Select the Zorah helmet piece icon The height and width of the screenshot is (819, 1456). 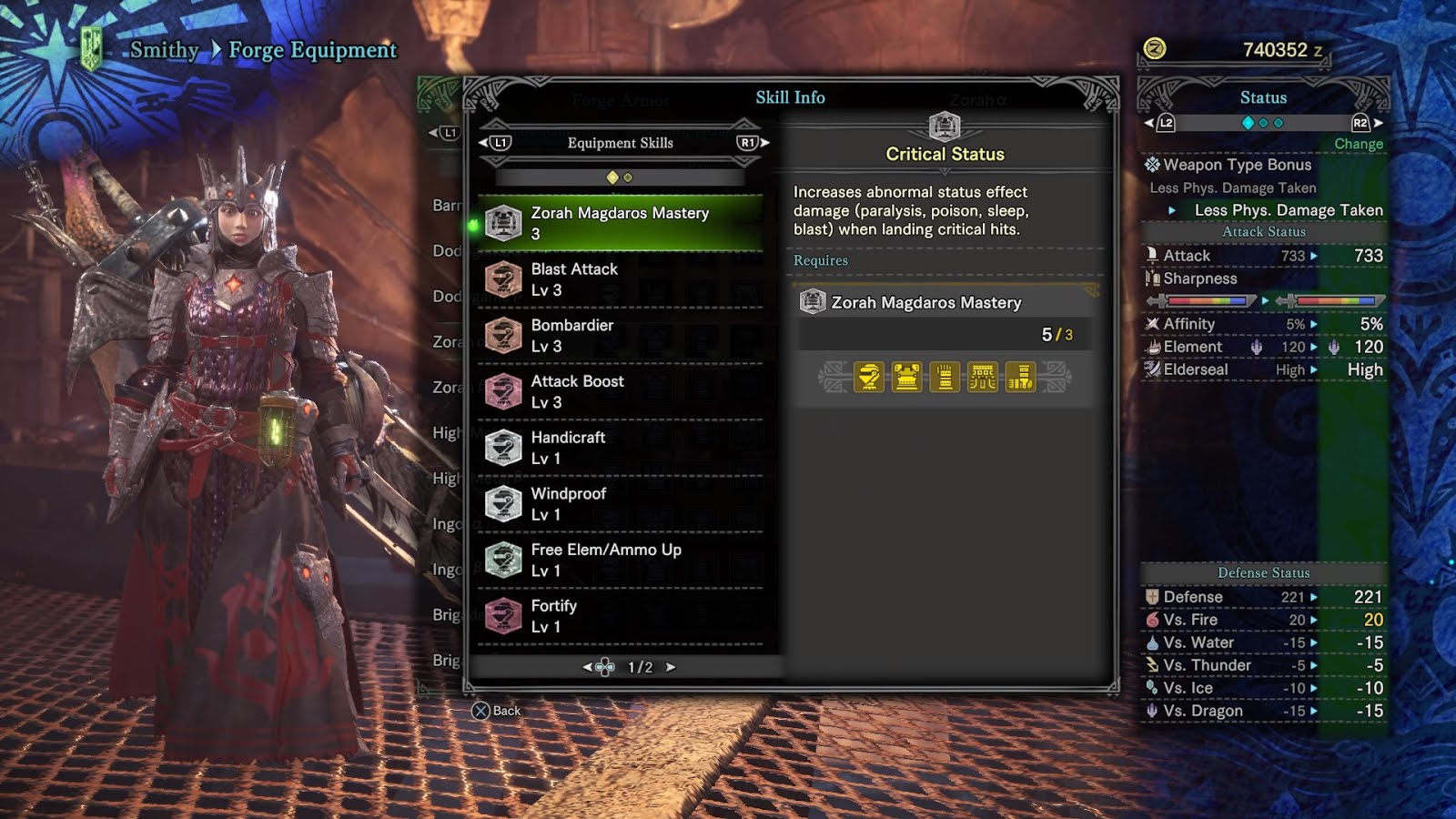869,377
